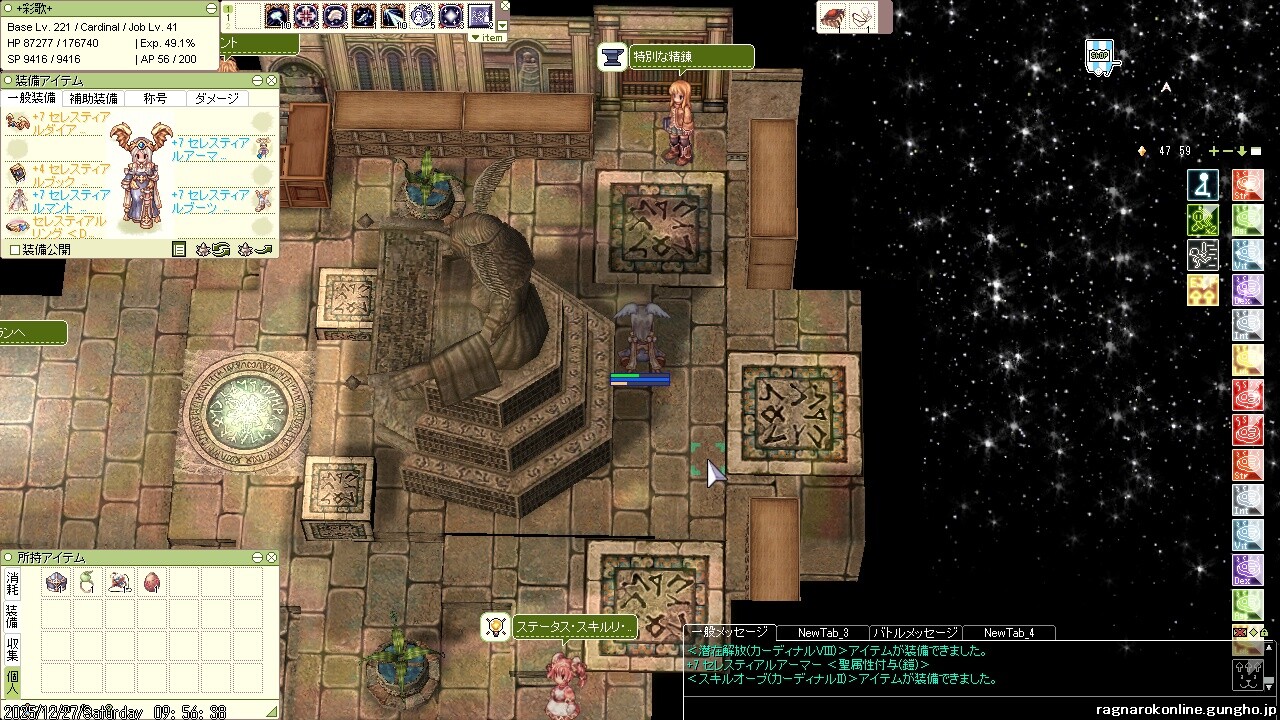
Task: Switch to the バトルメッセージ chat tab
Action: (915, 632)
